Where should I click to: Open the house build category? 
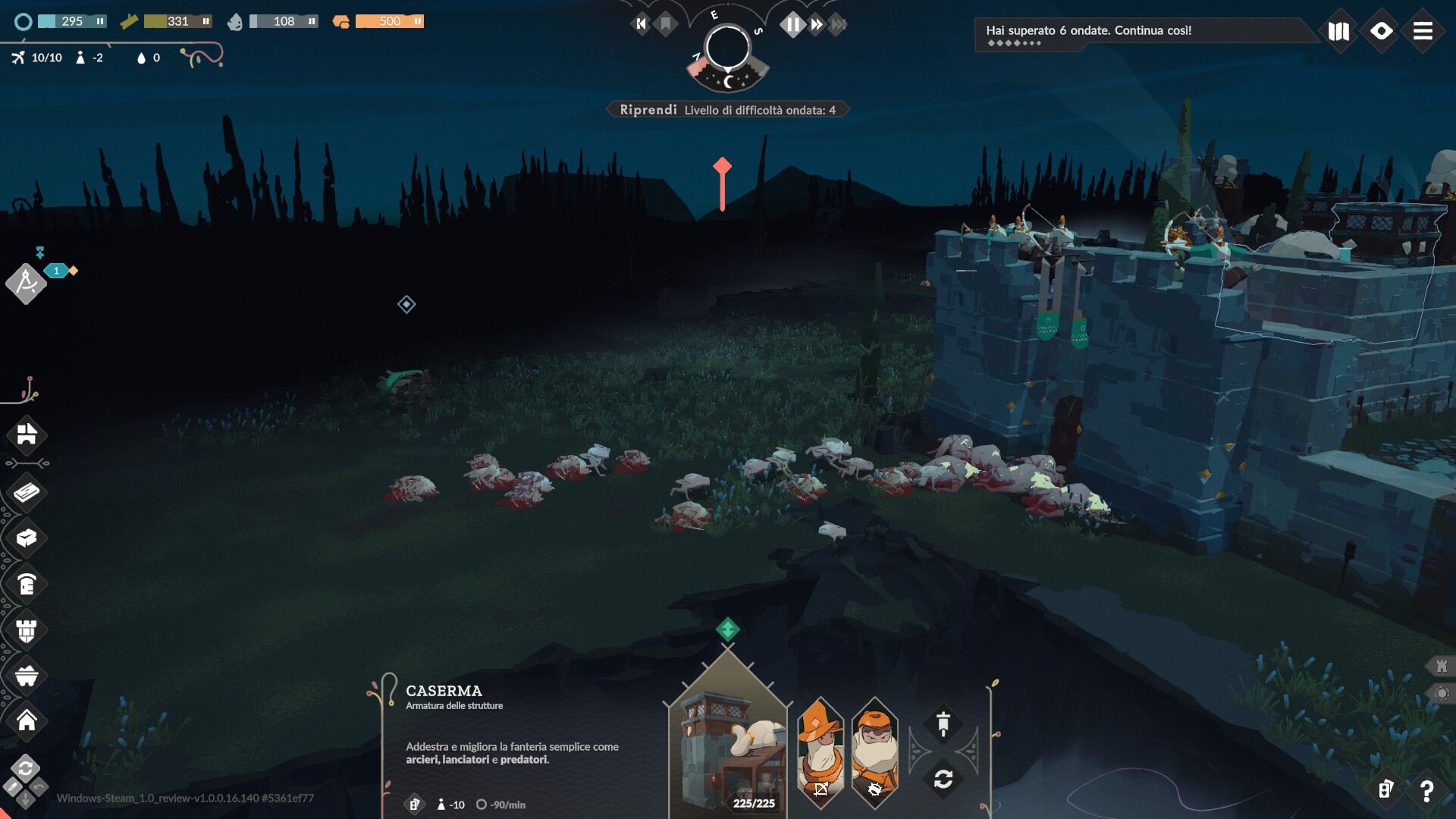pyautogui.click(x=27, y=720)
